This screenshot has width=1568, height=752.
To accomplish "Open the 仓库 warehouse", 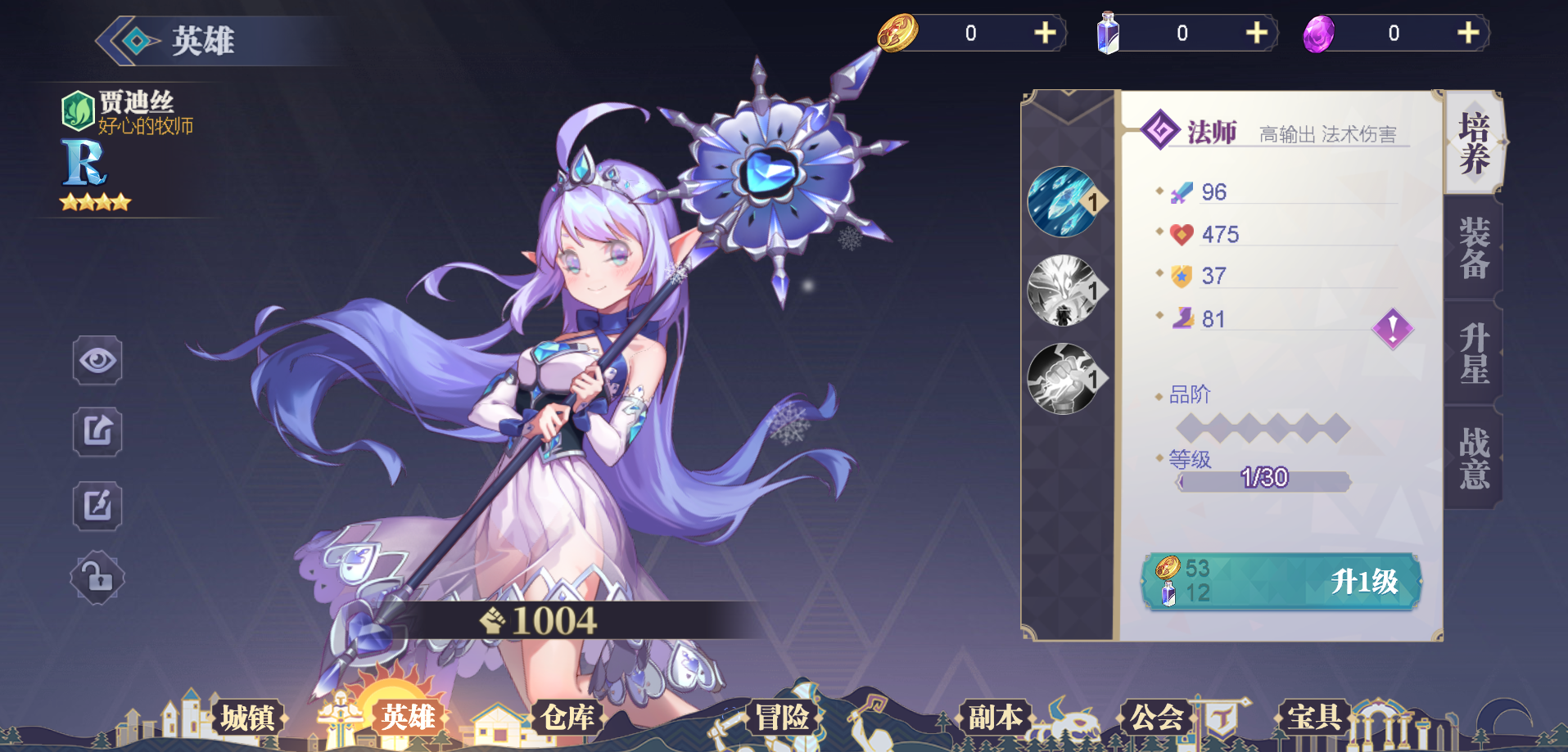I will point(567,718).
